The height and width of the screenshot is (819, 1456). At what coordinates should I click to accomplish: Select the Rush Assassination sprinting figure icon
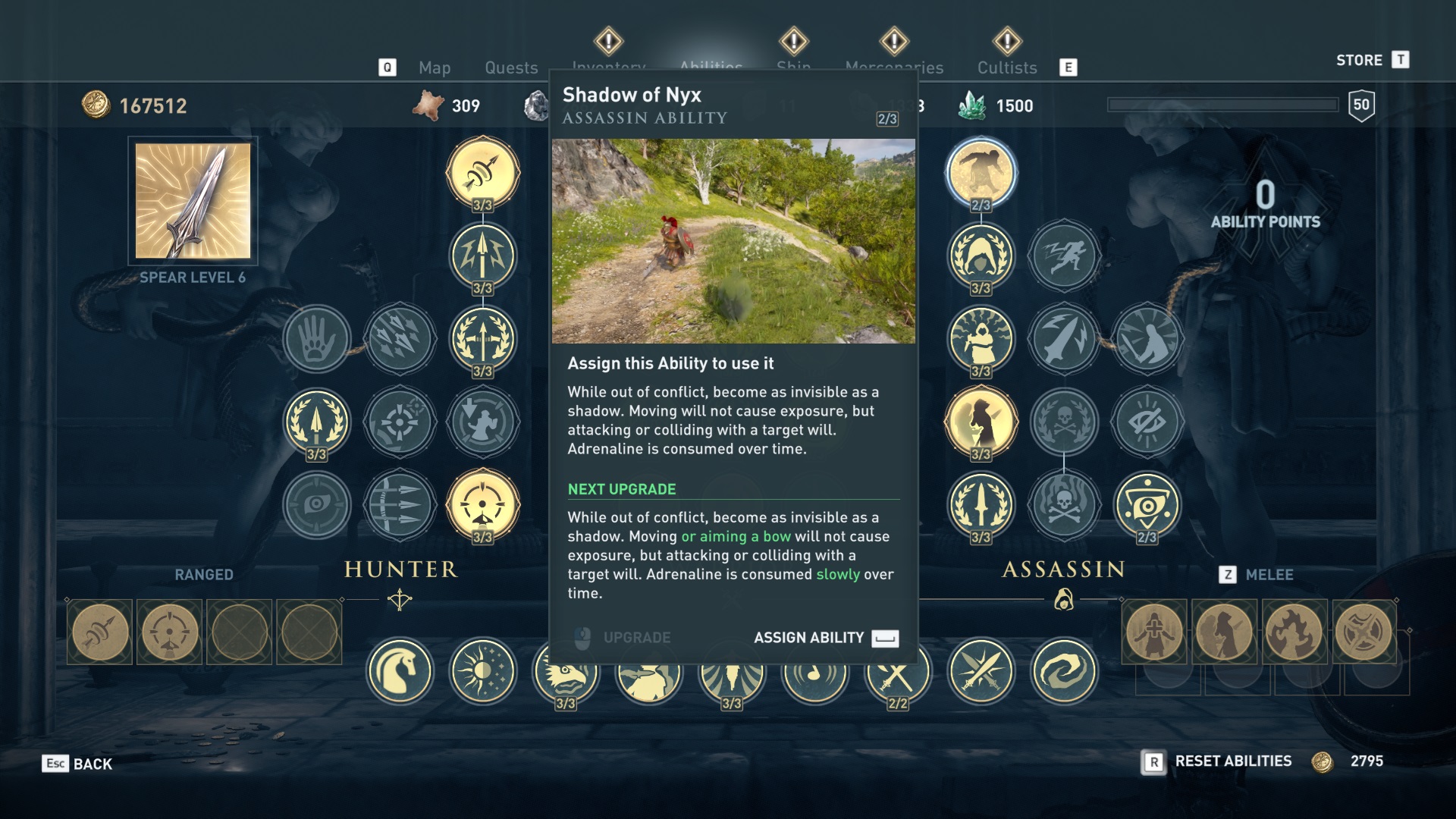1065,257
